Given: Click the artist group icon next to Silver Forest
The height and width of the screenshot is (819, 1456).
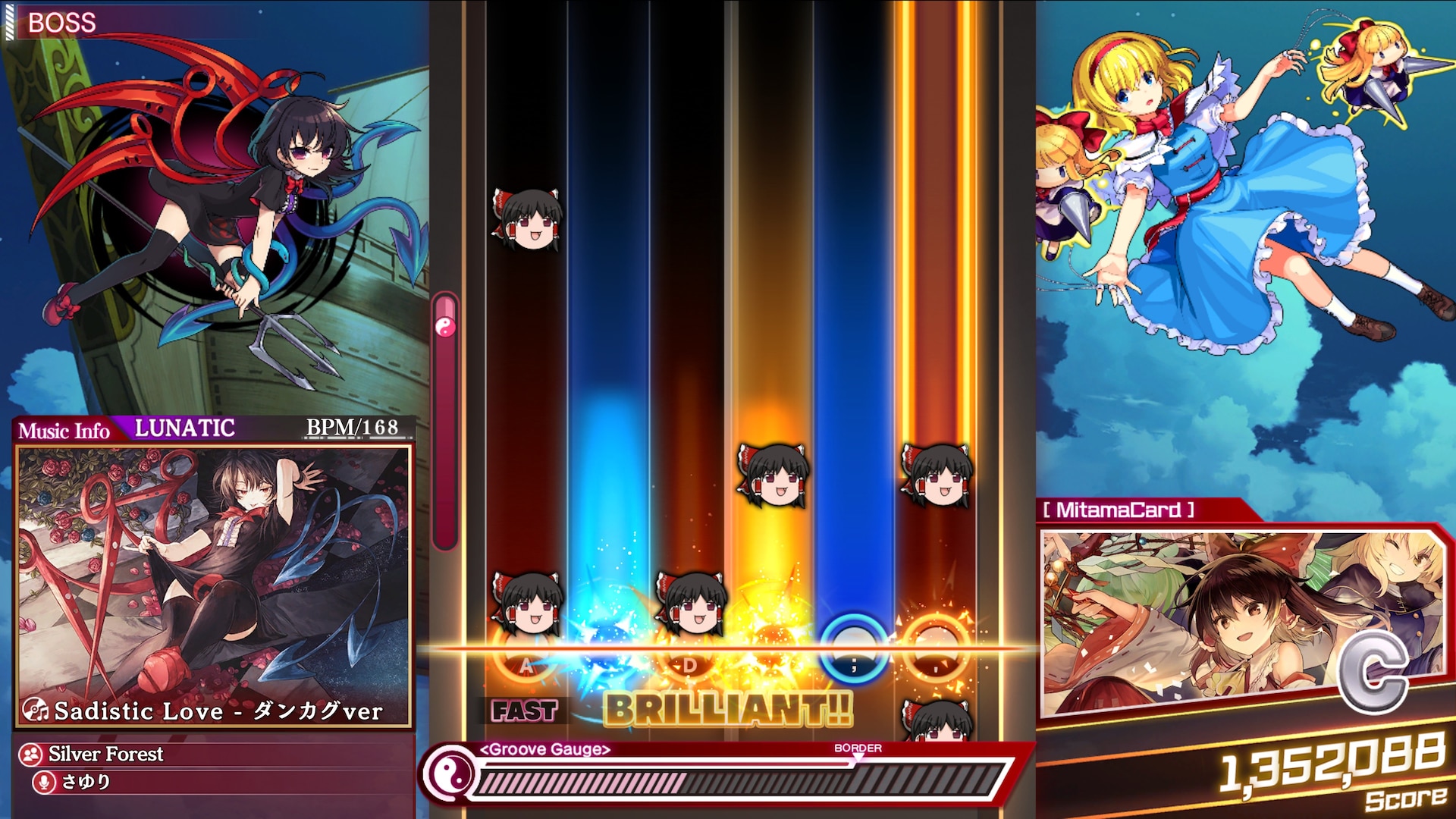Looking at the screenshot, I should (x=30, y=755).
